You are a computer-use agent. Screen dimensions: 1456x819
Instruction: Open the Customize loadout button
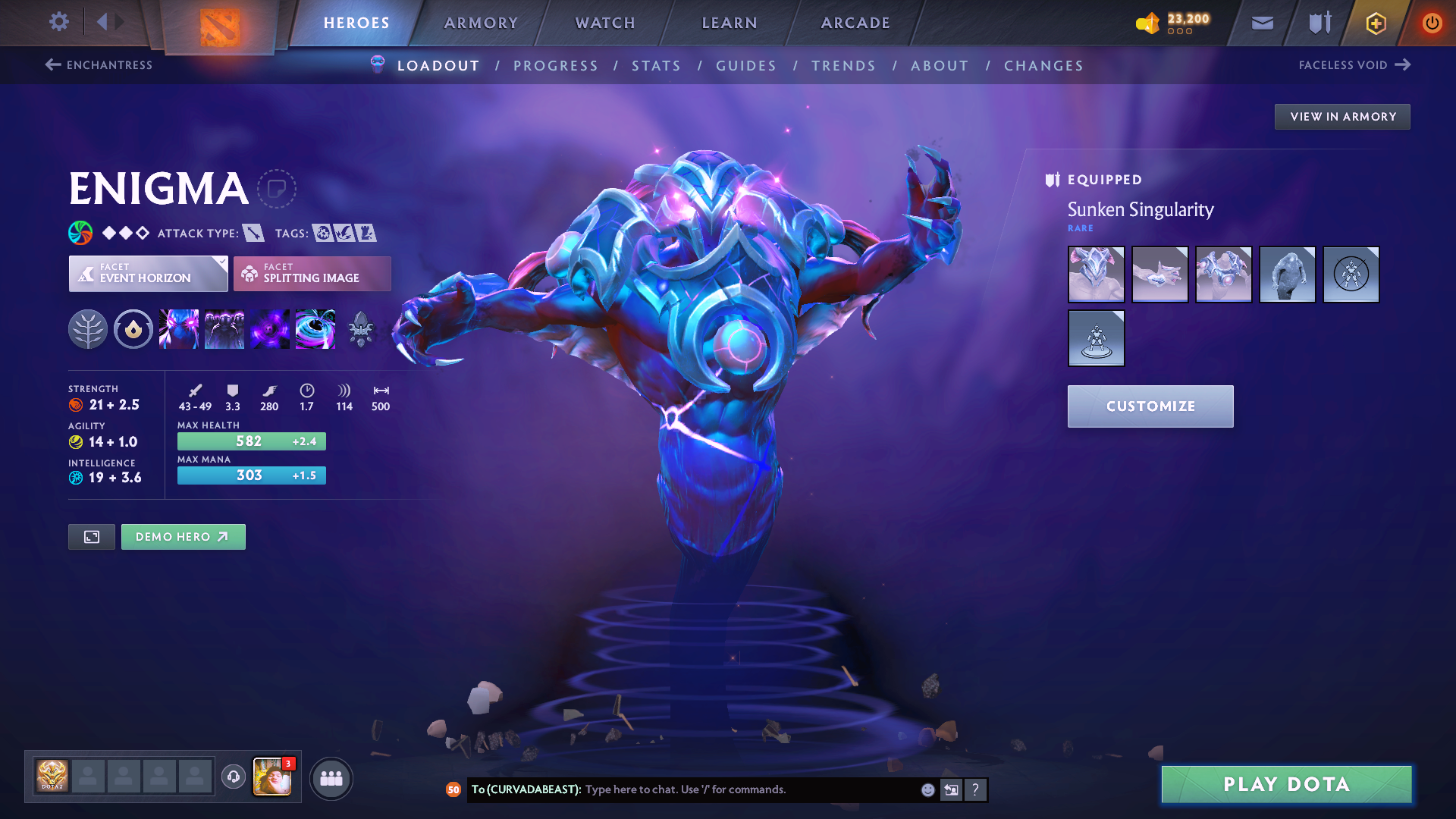click(1150, 406)
